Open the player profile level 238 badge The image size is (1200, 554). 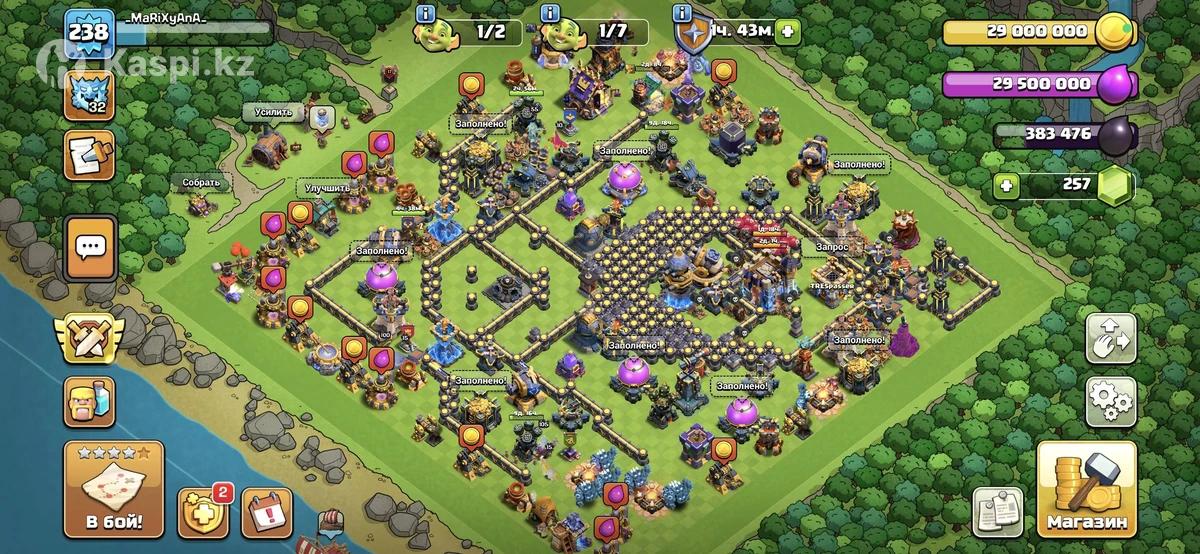pos(89,33)
